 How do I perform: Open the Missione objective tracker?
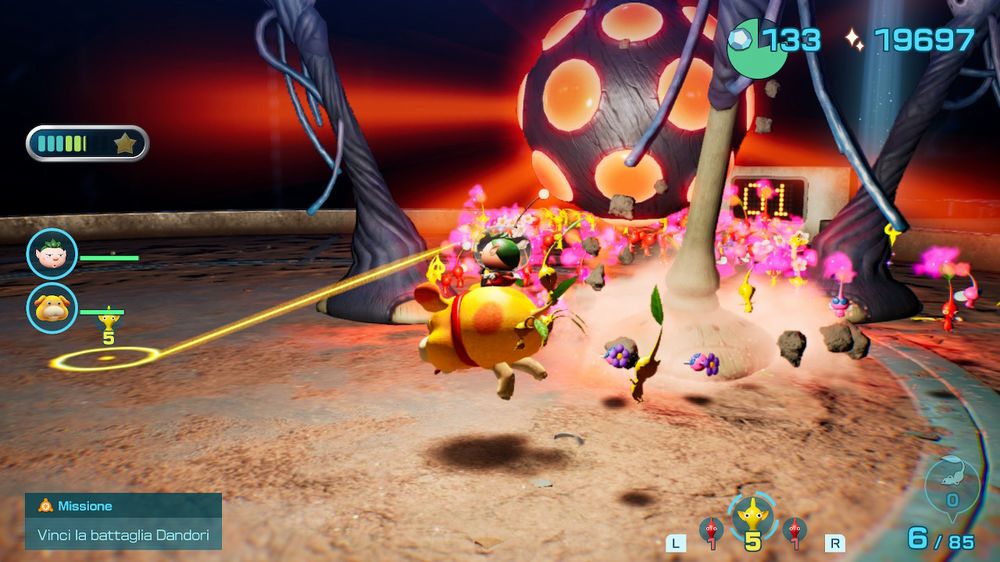click(123, 521)
